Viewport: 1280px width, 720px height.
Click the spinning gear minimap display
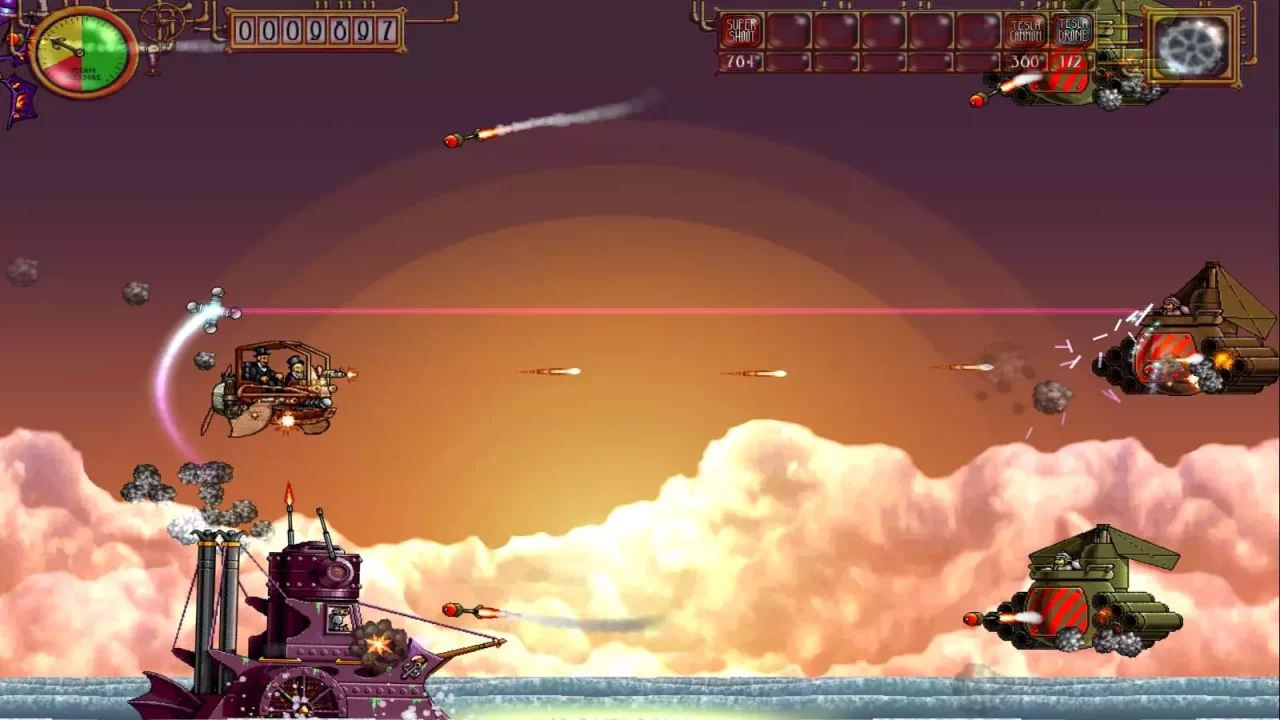tap(1190, 45)
